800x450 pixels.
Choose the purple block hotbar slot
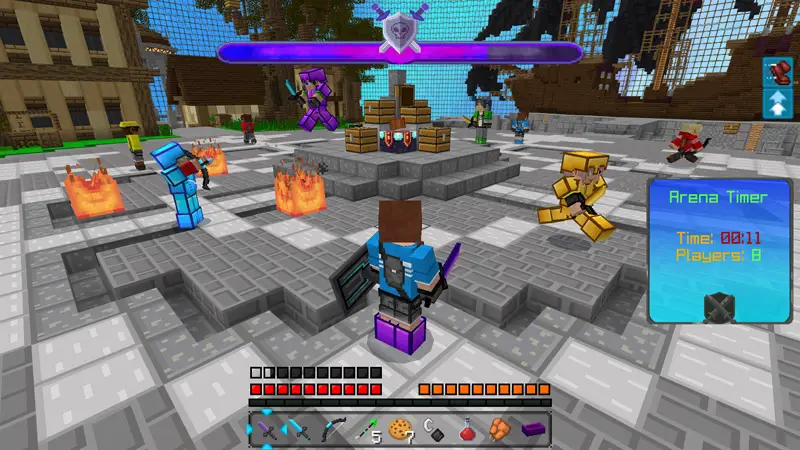coord(532,430)
